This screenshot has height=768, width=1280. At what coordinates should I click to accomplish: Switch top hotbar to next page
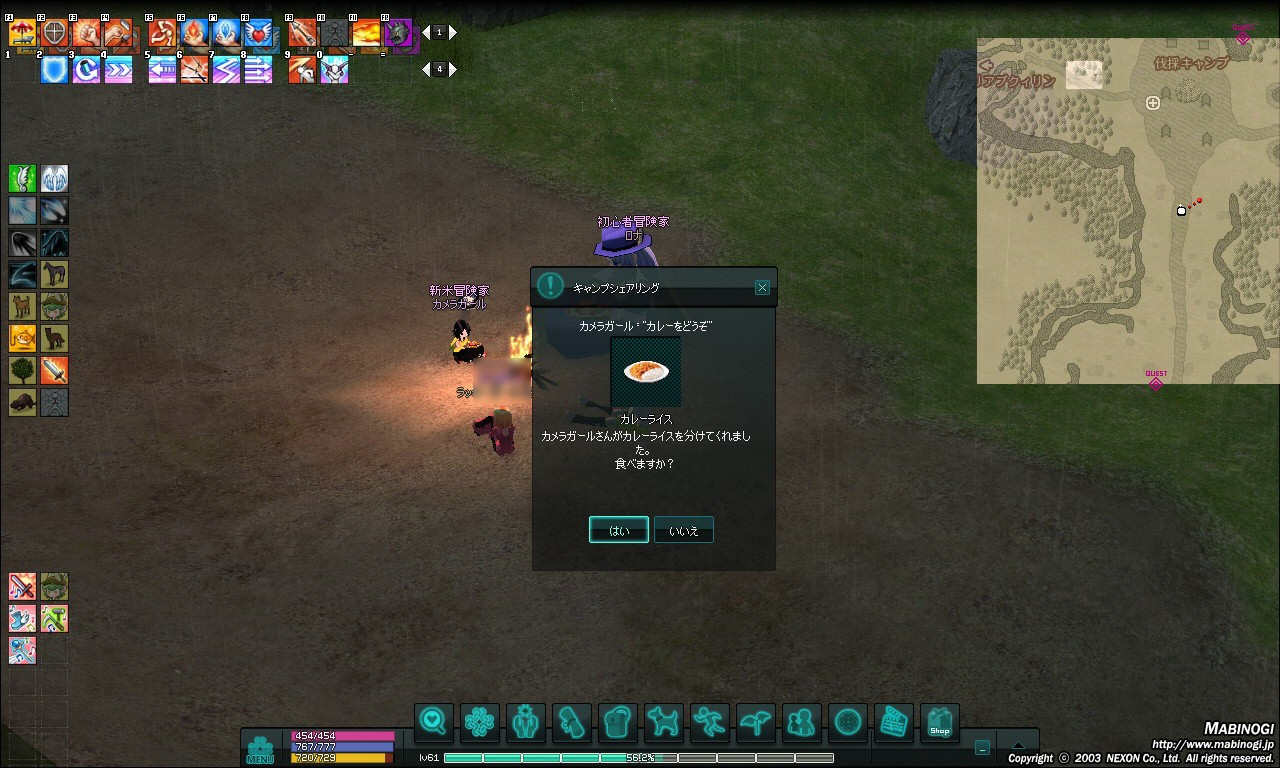(453, 33)
